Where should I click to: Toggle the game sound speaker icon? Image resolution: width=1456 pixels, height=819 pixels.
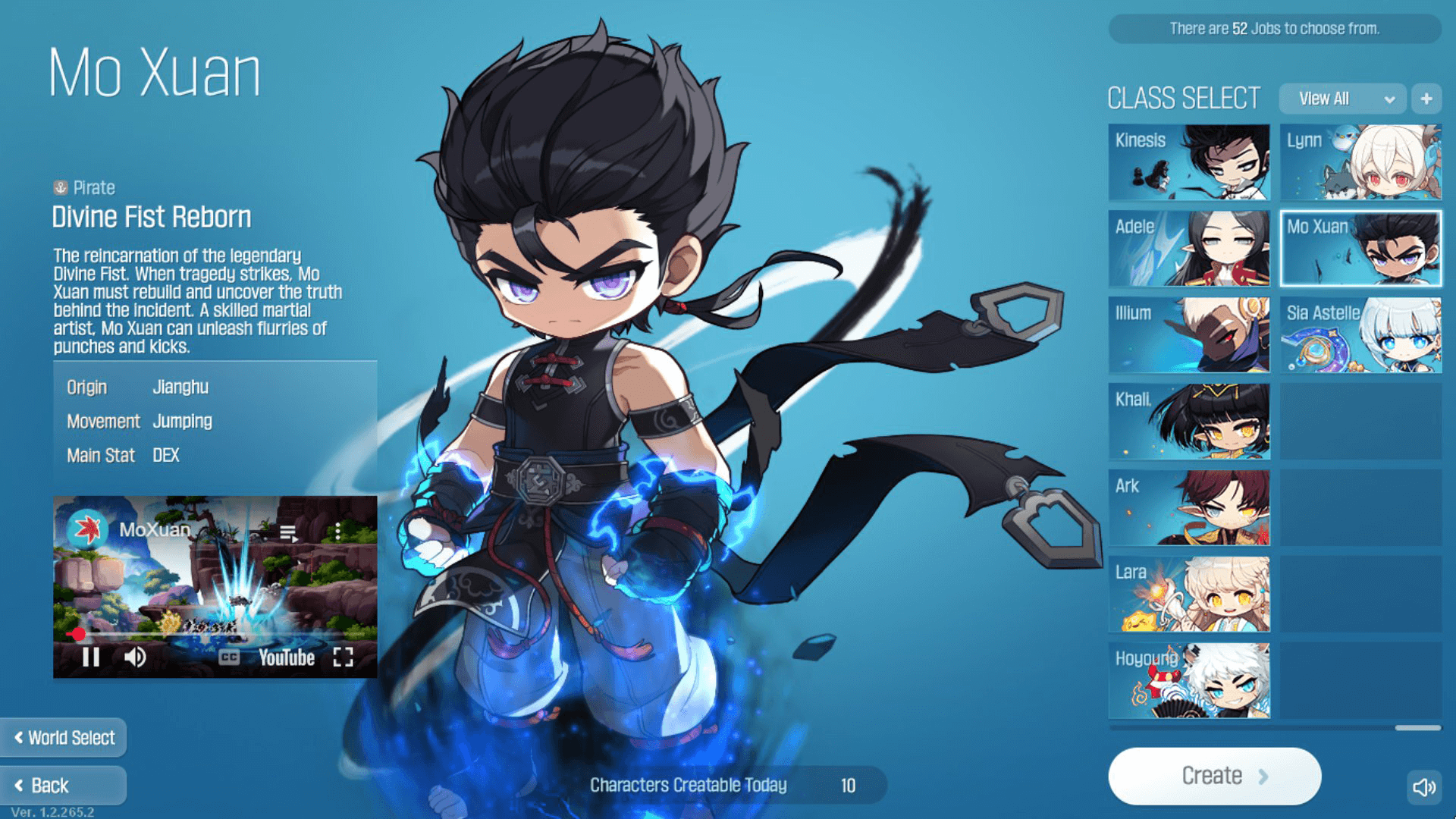[1424, 787]
